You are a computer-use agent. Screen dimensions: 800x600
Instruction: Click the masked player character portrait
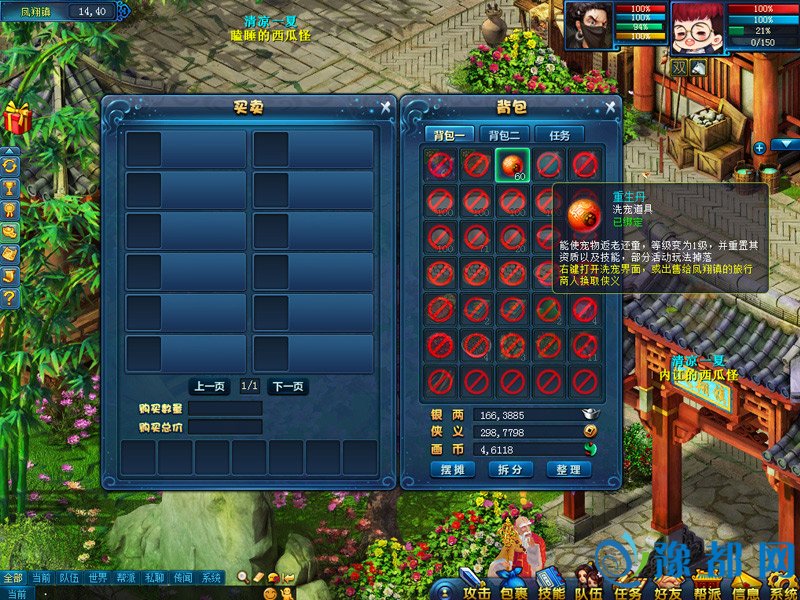click(x=589, y=24)
